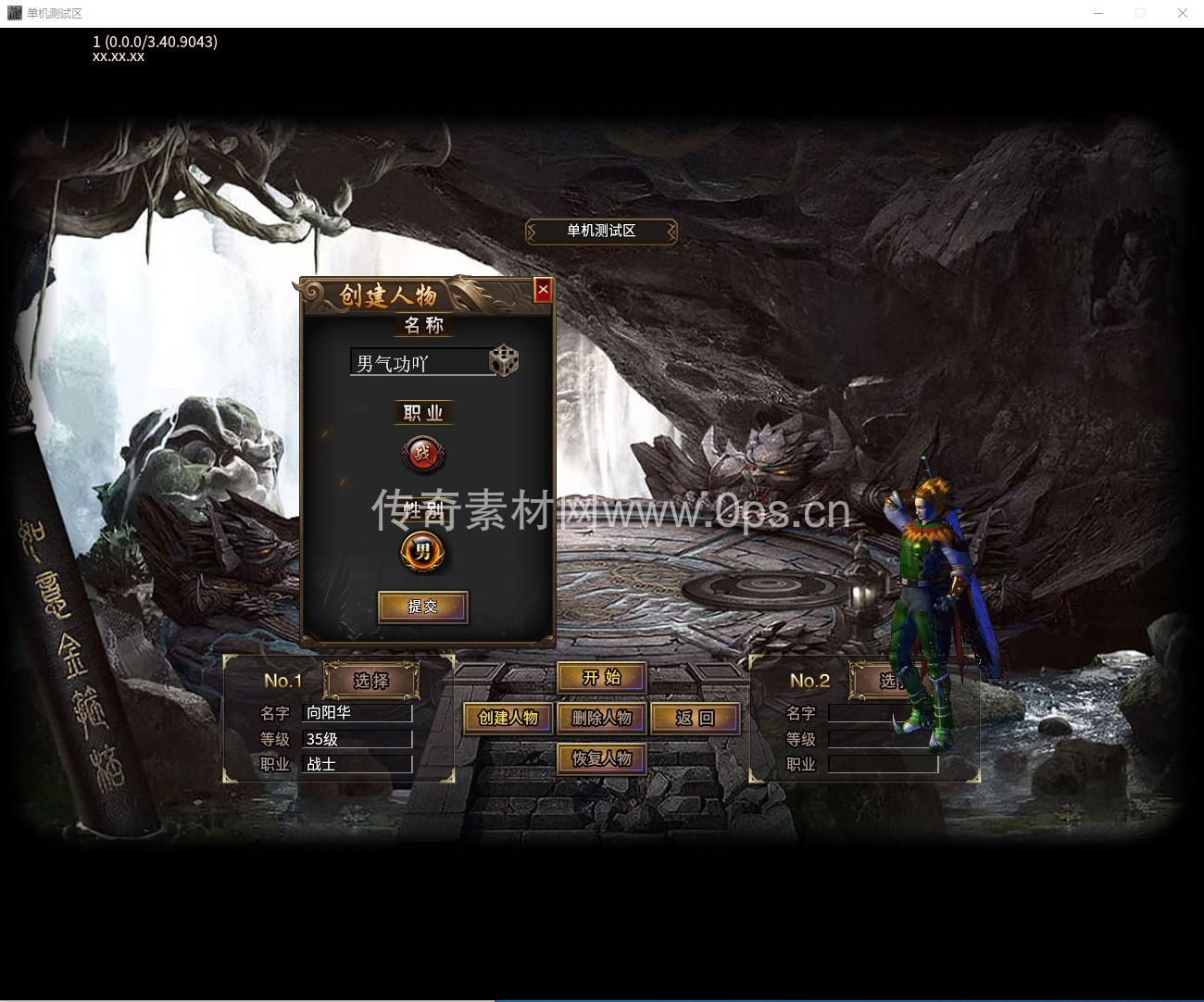Image resolution: width=1204 pixels, height=1002 pixels.
Task: Choose the male 男 gender icon
Action: click(423, 553)
